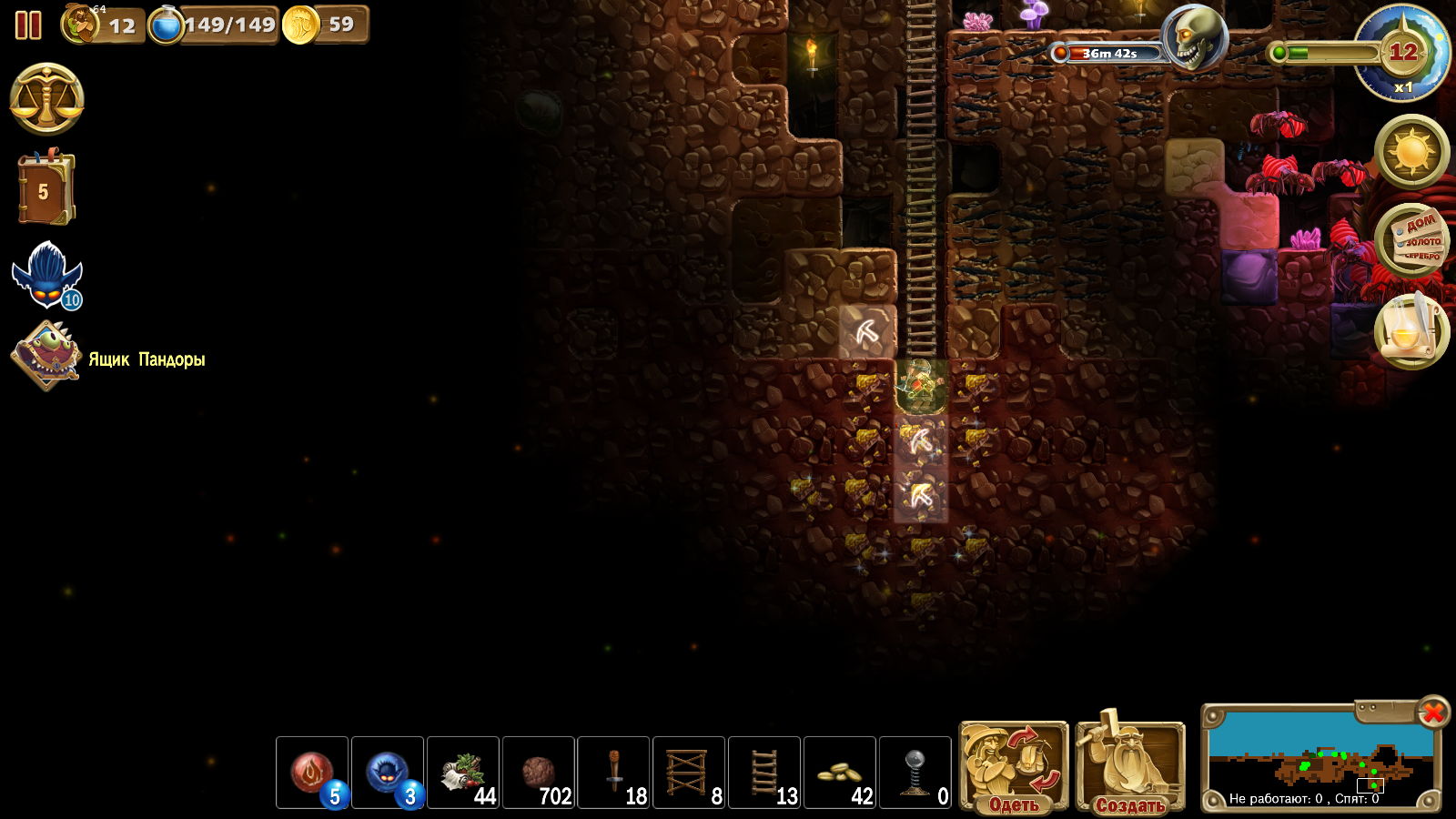Select the blue imp summon spell
This screenshot has width=1456, height=819.
point(388,773)
